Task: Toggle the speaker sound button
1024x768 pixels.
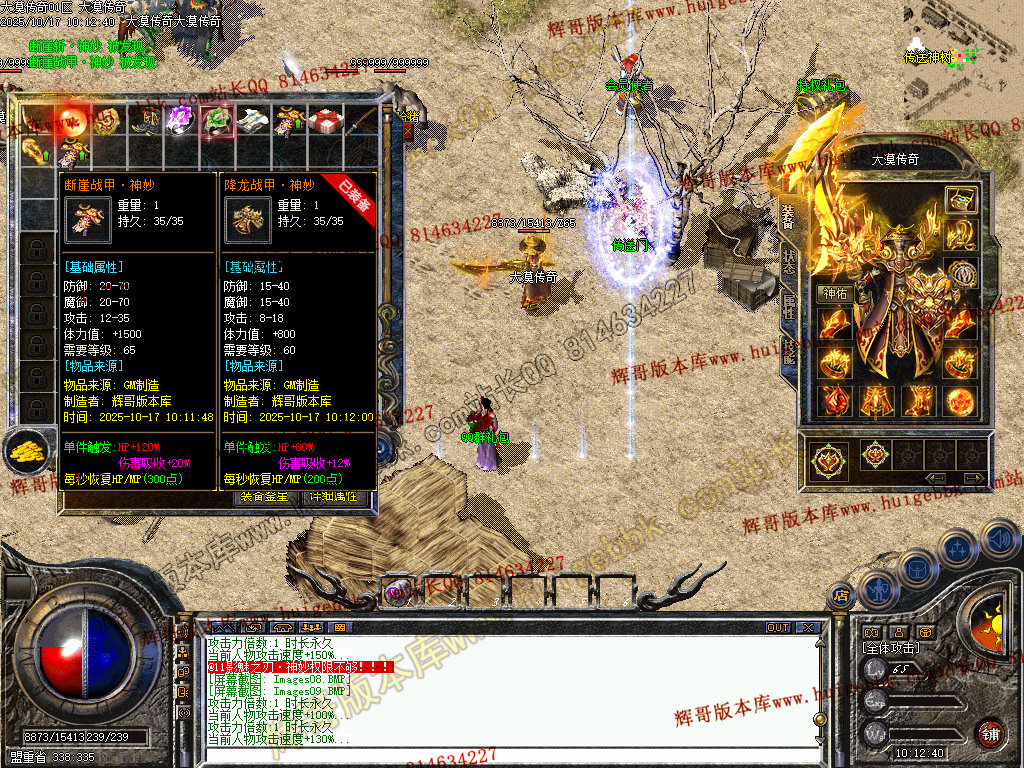Action: (x=1000, y=539)
